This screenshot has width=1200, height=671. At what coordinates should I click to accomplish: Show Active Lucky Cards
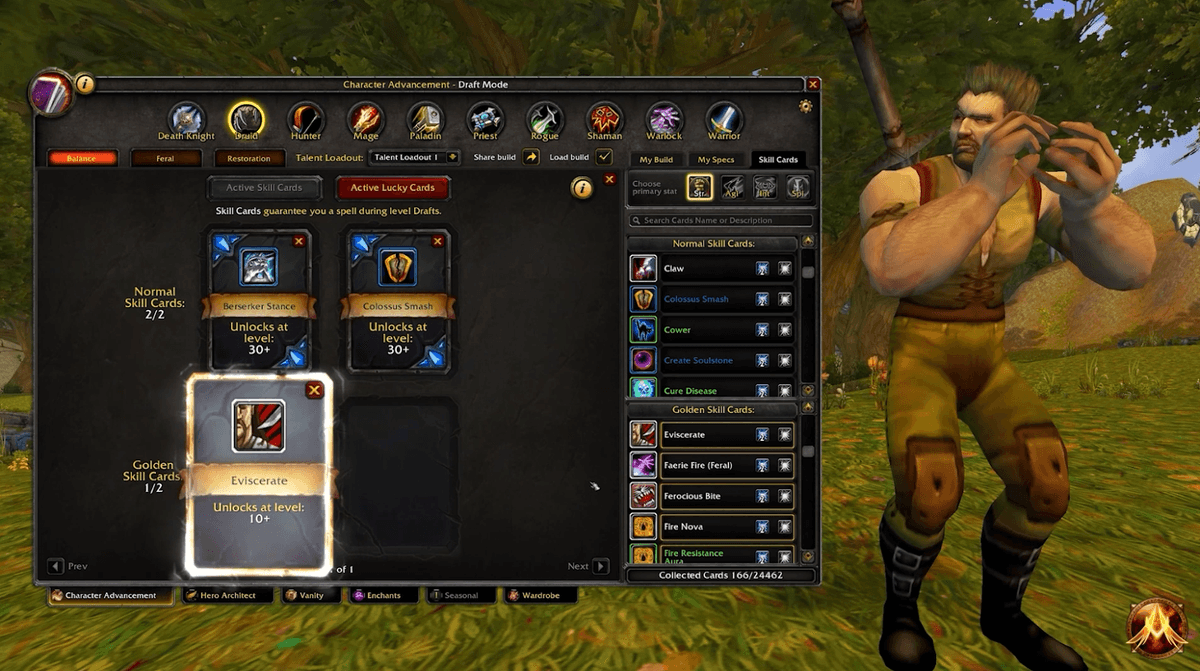(x=392, y=187)
